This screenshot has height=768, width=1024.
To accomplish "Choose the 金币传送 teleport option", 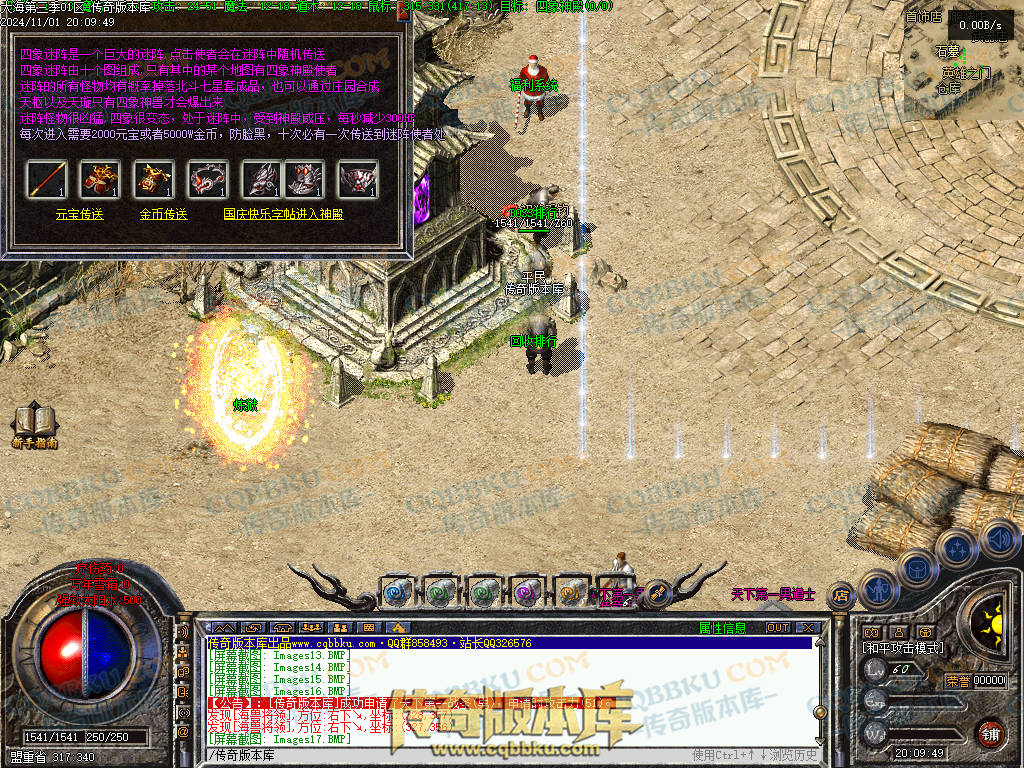I will (164, 214).
